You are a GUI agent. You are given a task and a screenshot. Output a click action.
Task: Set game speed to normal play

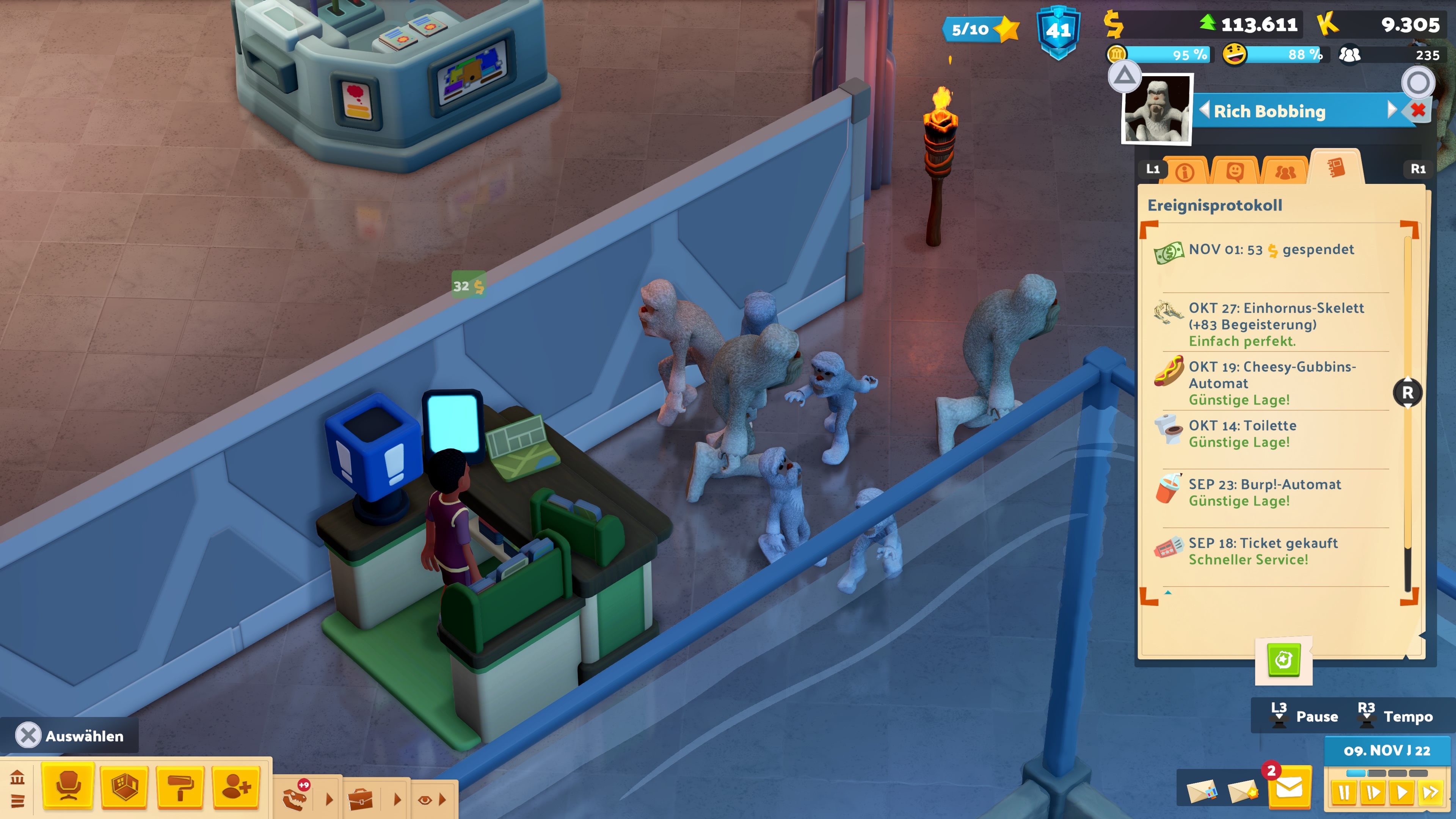1401,793
